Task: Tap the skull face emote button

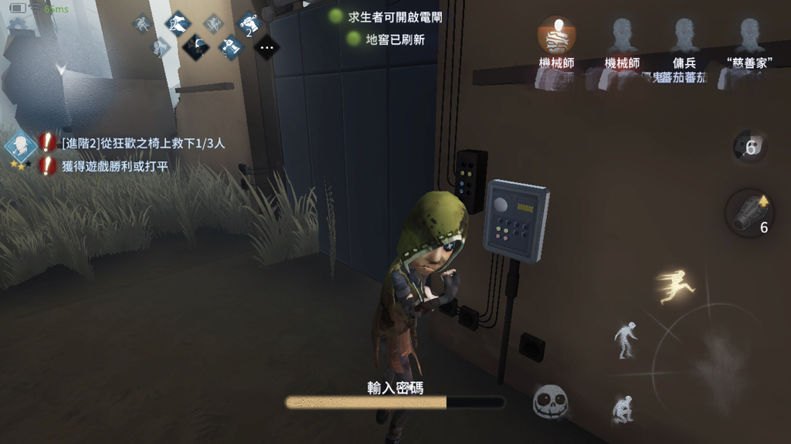Action: pos(549,402)
